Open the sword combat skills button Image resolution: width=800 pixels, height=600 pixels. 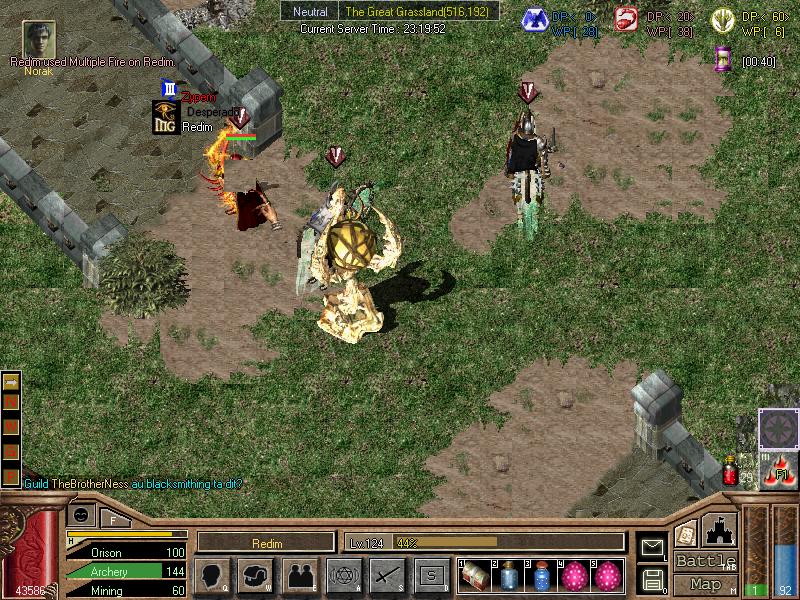(387, 575)
